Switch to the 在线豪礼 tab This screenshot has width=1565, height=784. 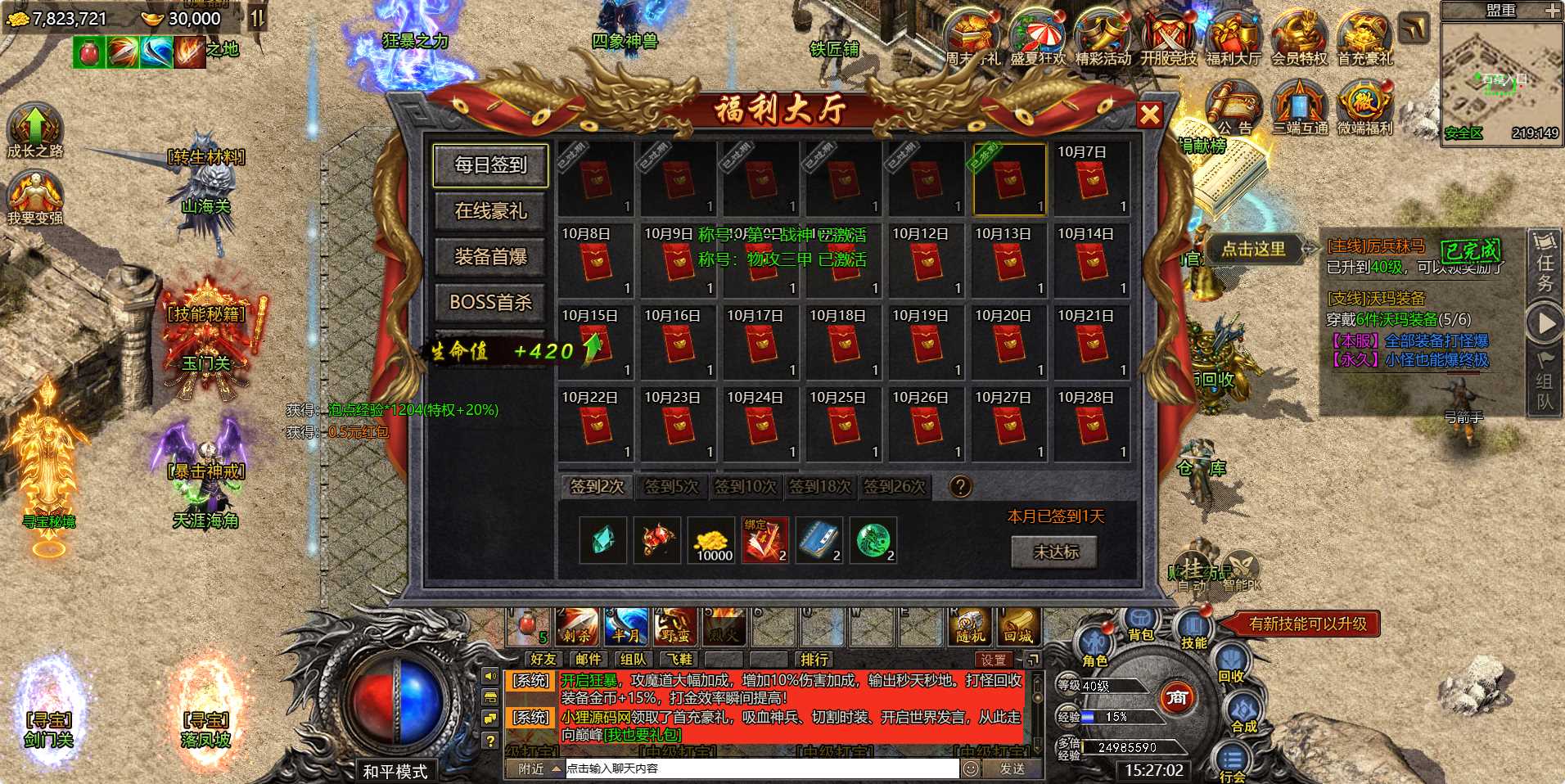(x=489, y=212)
